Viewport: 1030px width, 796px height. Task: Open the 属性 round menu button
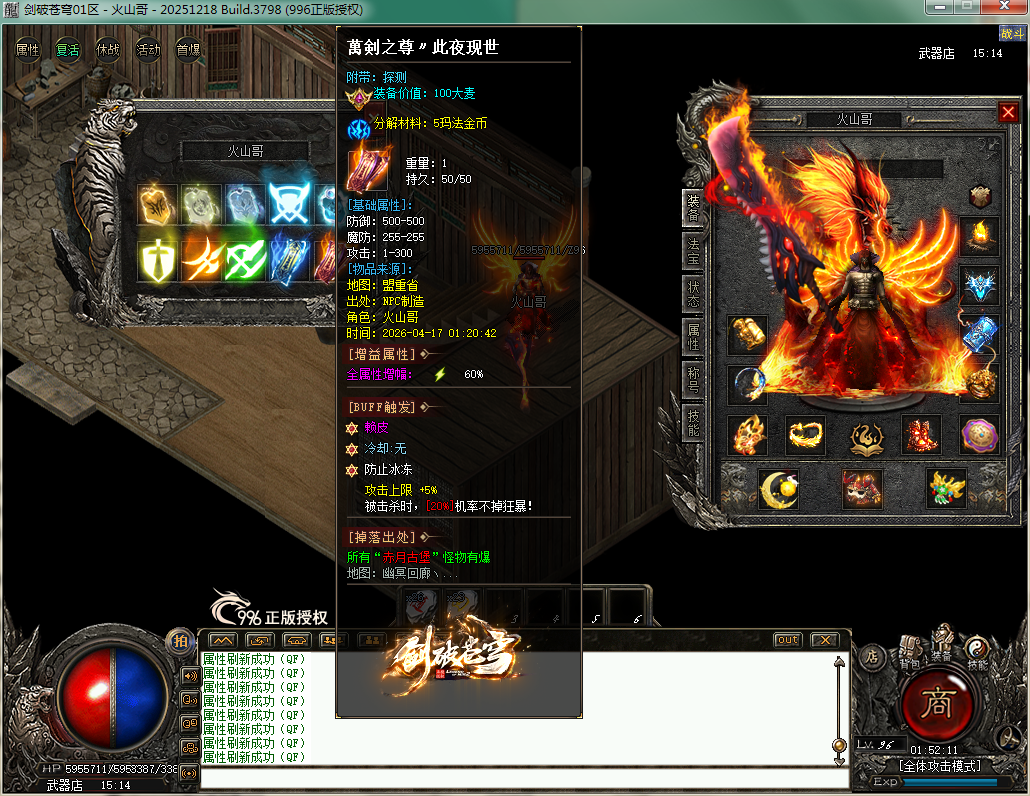pyautogui.click(x=28, y=50)
